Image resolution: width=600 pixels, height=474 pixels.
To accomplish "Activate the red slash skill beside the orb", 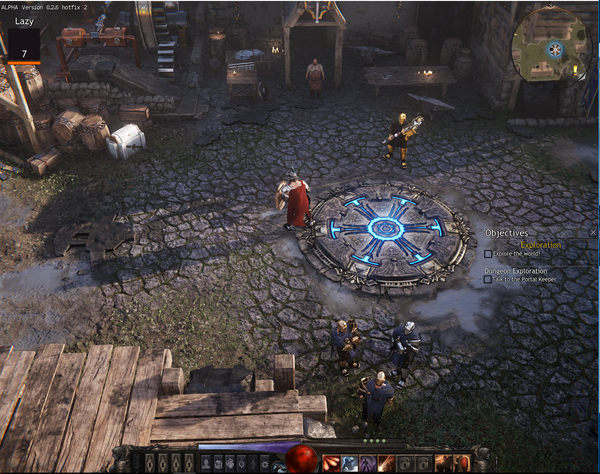I will [x=330, y=462].
